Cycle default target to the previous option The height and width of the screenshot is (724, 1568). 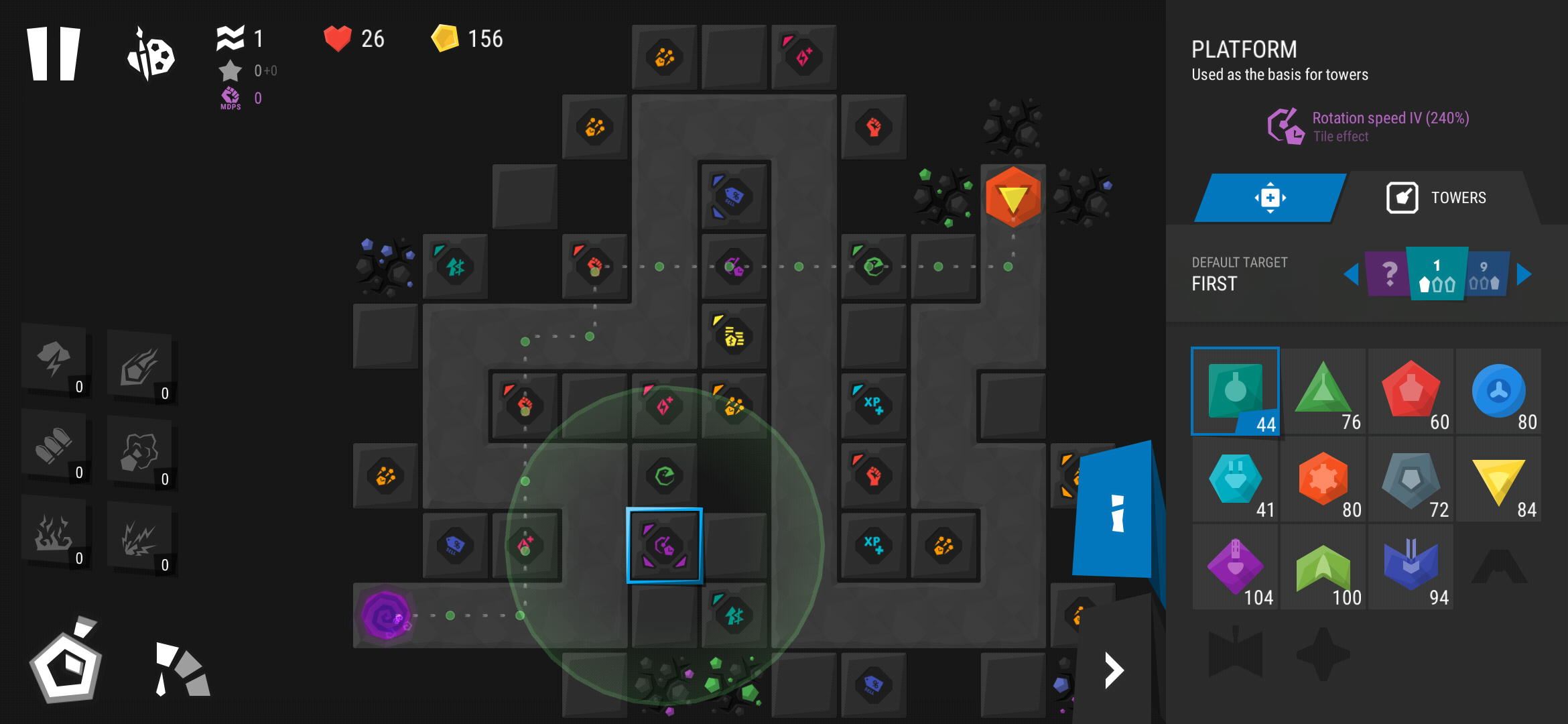tap(1351, 274)
